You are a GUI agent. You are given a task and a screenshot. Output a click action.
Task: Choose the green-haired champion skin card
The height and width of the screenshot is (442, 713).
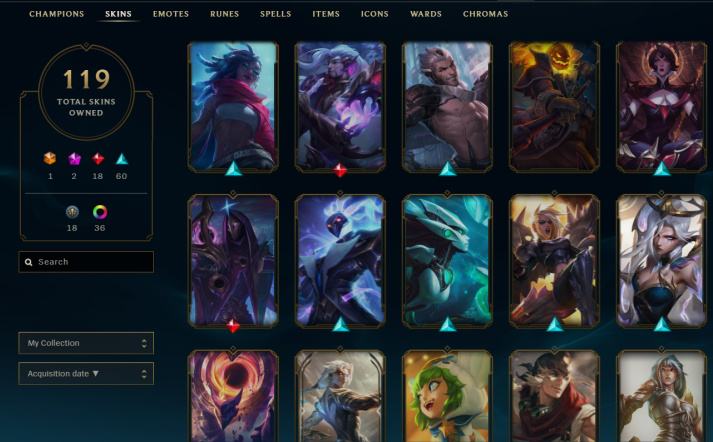(x=447, y=397)
